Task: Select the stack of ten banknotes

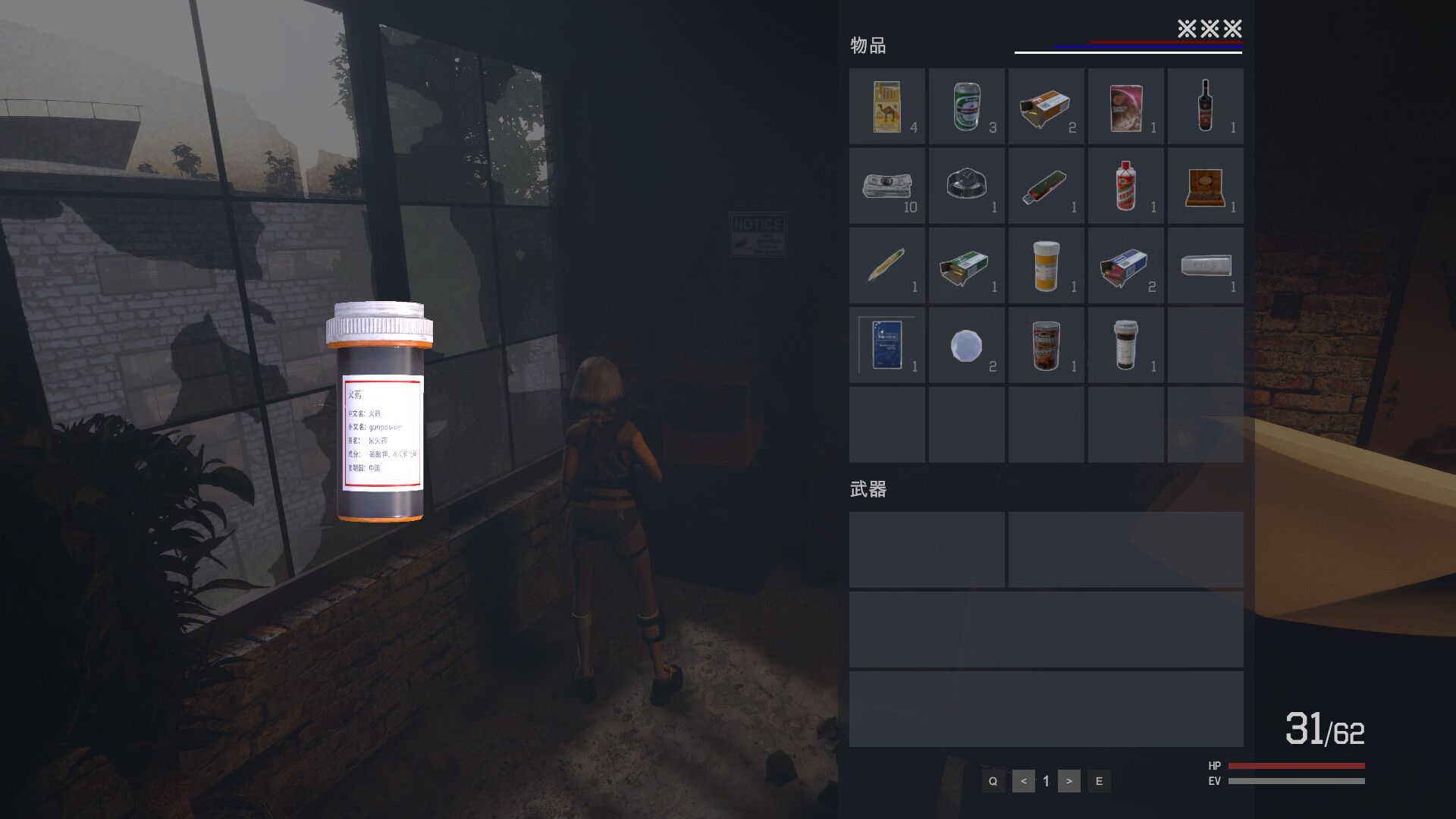Action: point(887,186)
